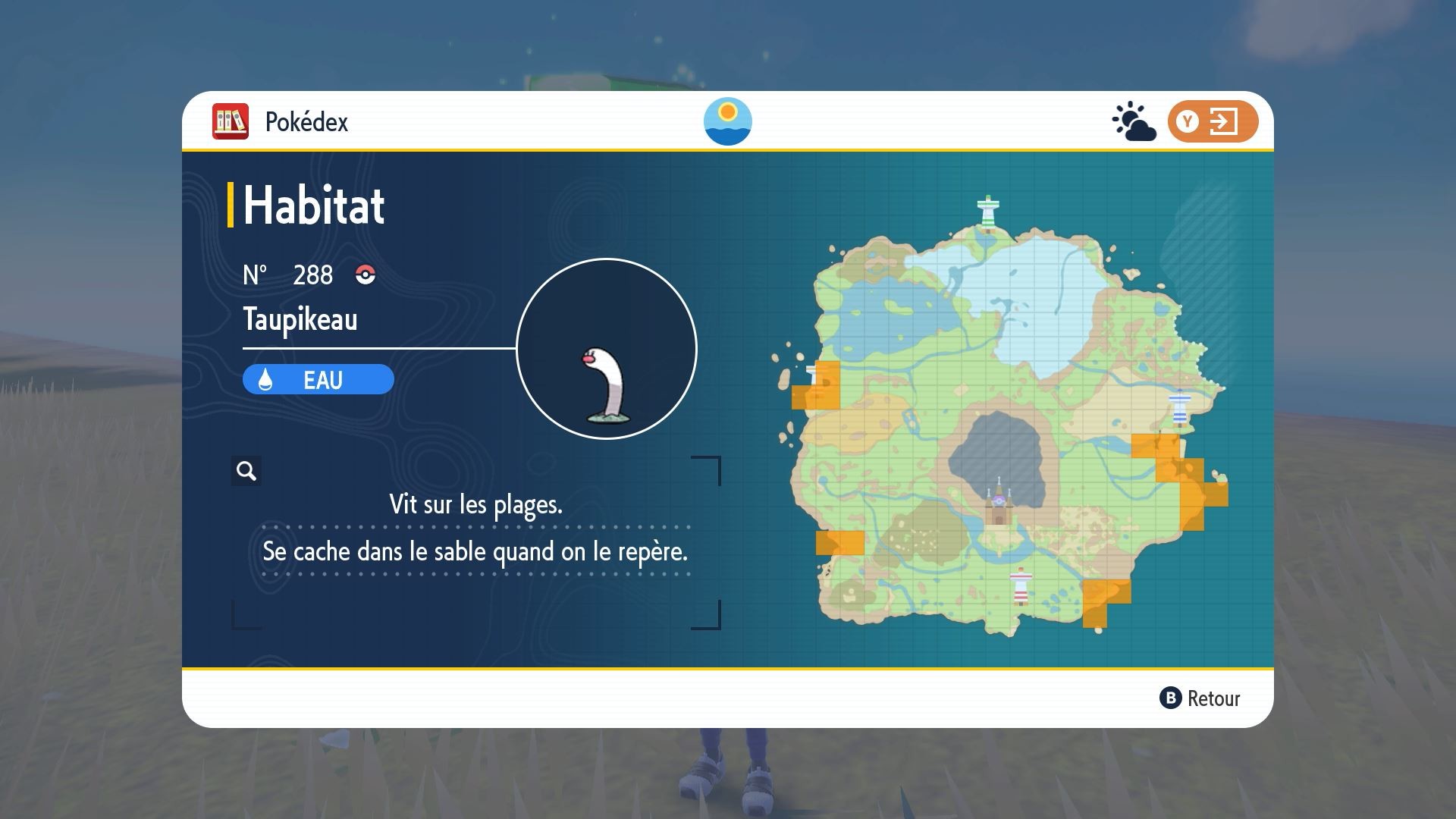Click the Pokéball icon beside number 288
Viewport: 1456px width, 819px height.
point(364,275)
